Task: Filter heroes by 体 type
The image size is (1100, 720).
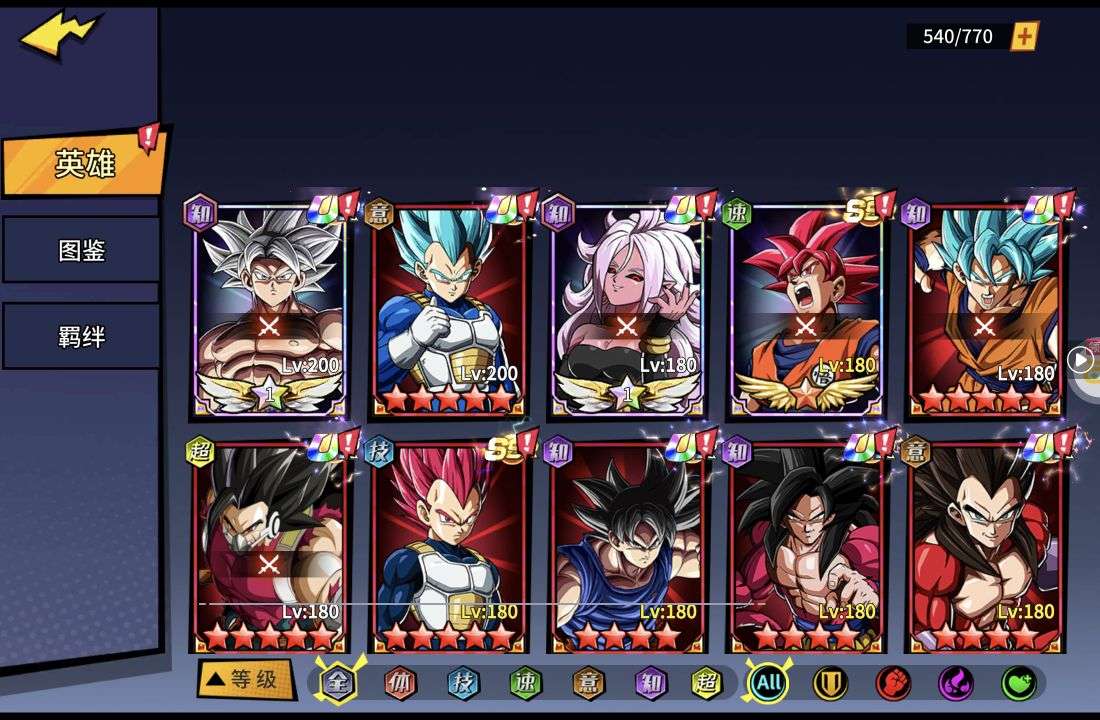Action: point(400,683)
